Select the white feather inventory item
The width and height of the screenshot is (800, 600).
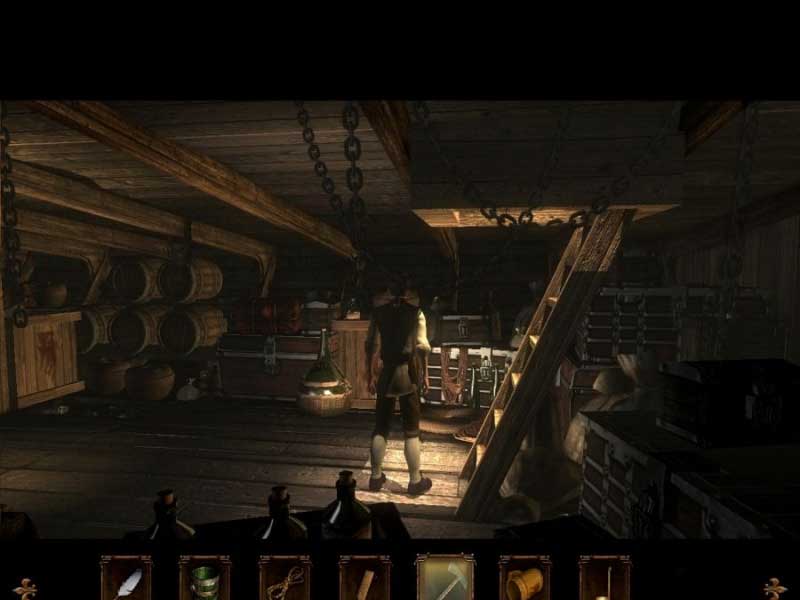[x=126, y=580]
